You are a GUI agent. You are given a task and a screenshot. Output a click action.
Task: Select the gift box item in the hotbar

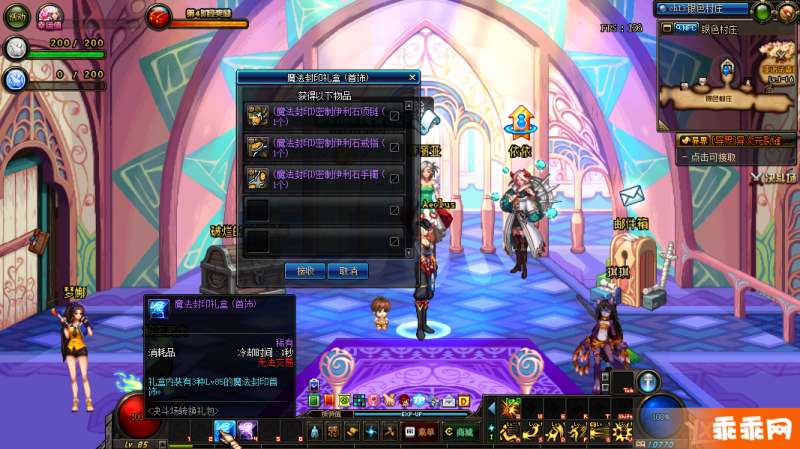tap(223, 430)
